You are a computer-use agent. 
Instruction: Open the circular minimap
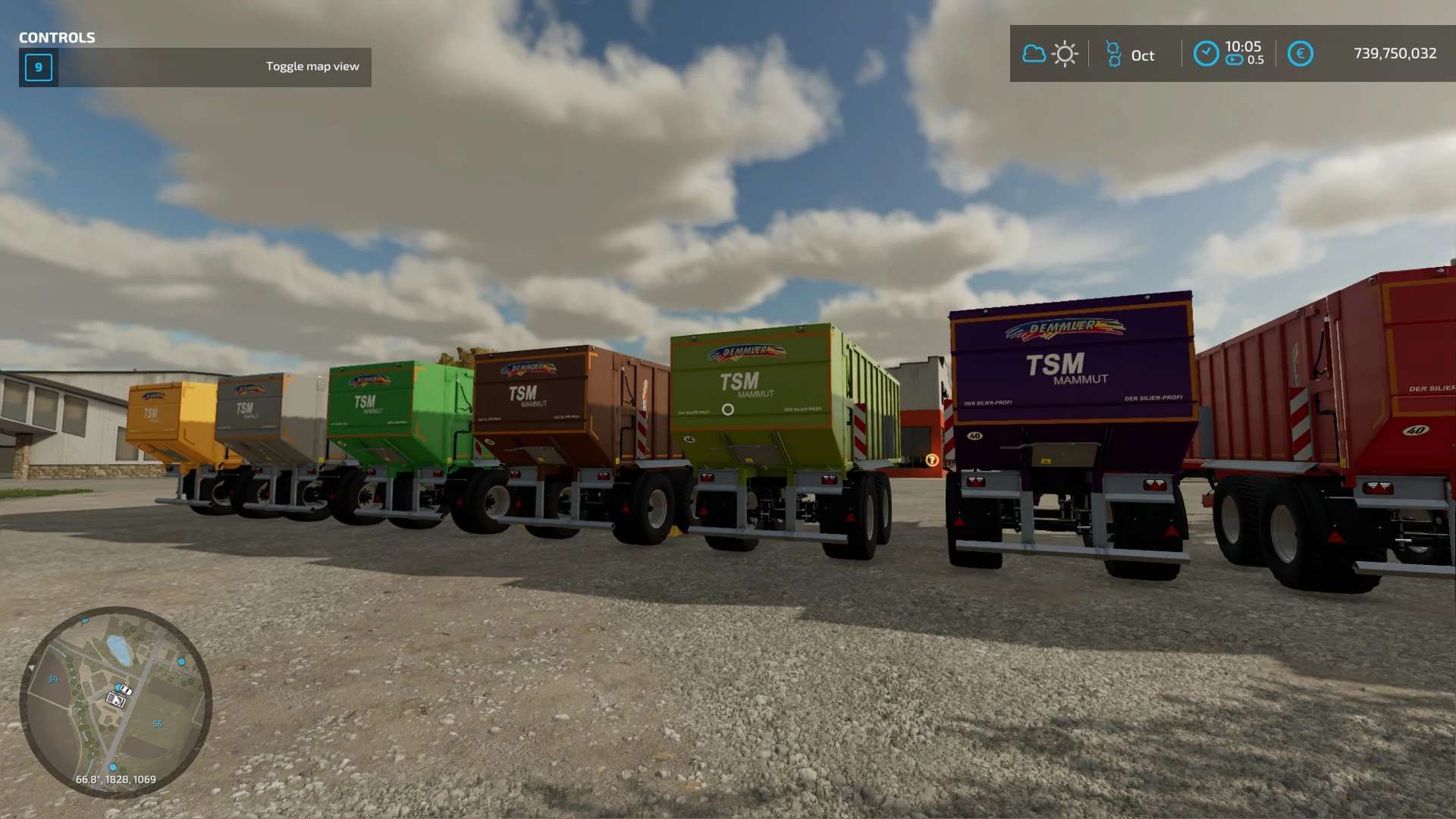pyautogui.click(x=115, y=702)
